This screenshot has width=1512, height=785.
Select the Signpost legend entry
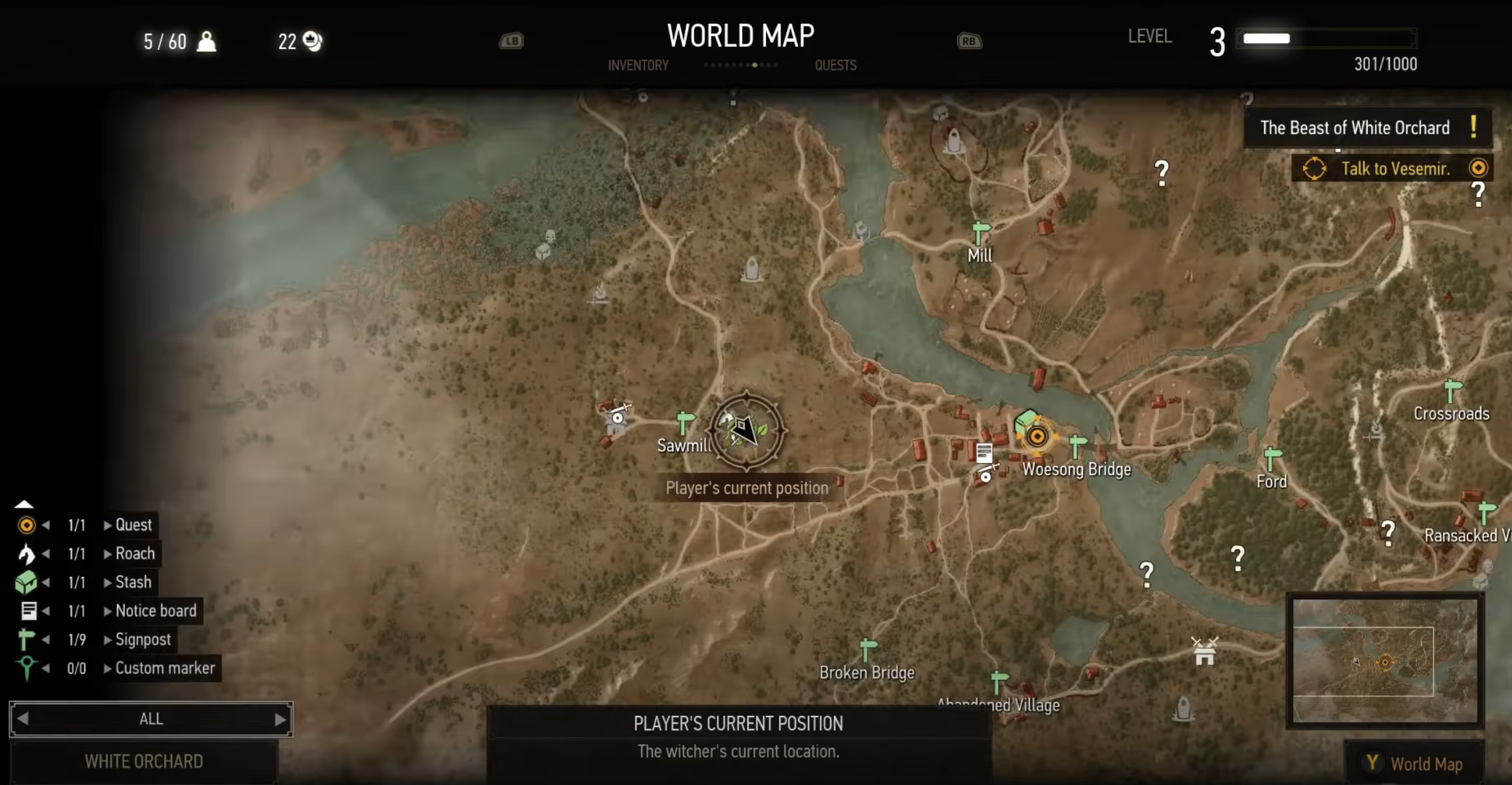click(142, 639)
